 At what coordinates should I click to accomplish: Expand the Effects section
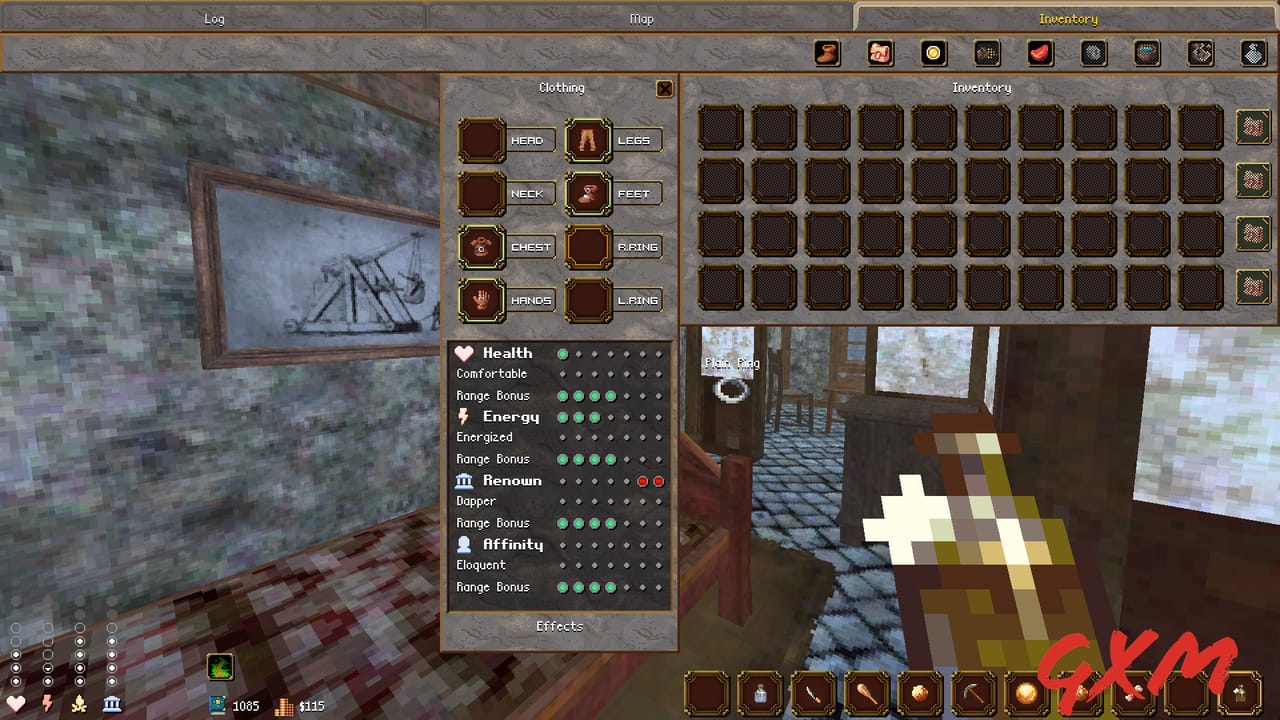(x=559, y=626)
